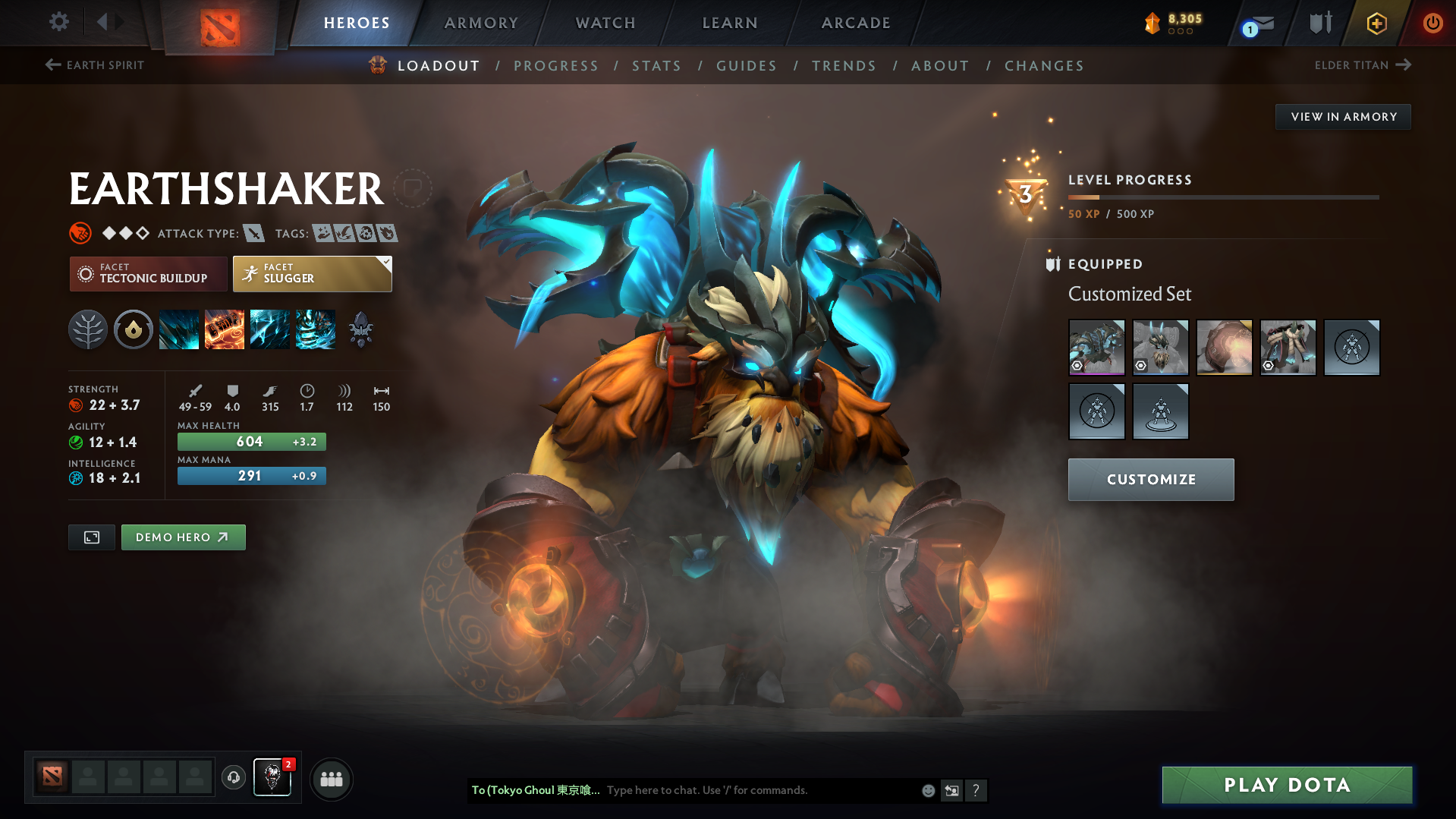The image size is (1456, 819).
Task: Open the Dota Plus hexagon icon
Action: point(1376,23)
